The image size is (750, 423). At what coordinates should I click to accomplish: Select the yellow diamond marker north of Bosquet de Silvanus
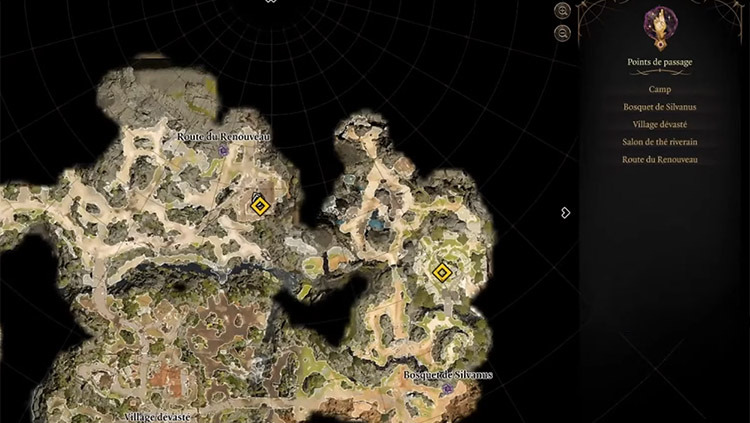[x=442, y=271]
